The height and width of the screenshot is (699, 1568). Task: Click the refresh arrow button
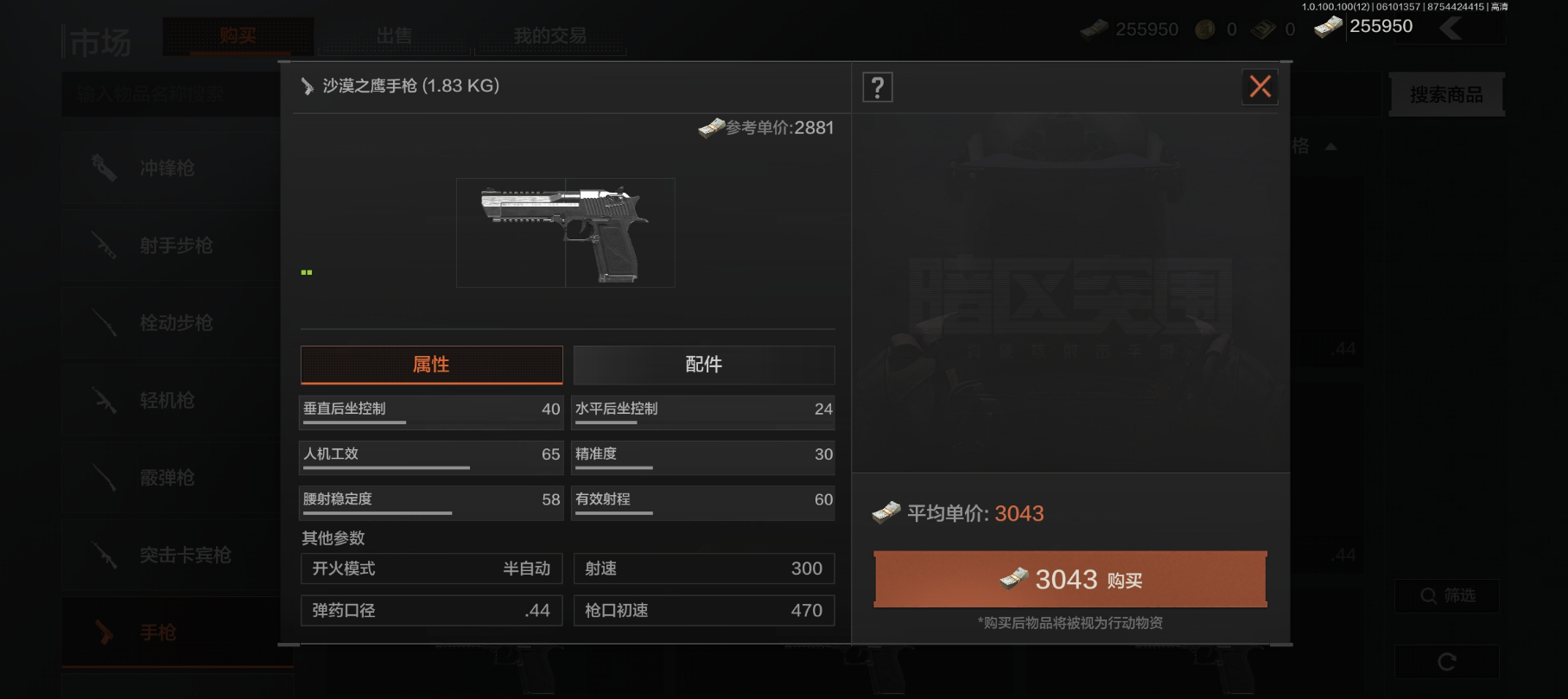1446,662
